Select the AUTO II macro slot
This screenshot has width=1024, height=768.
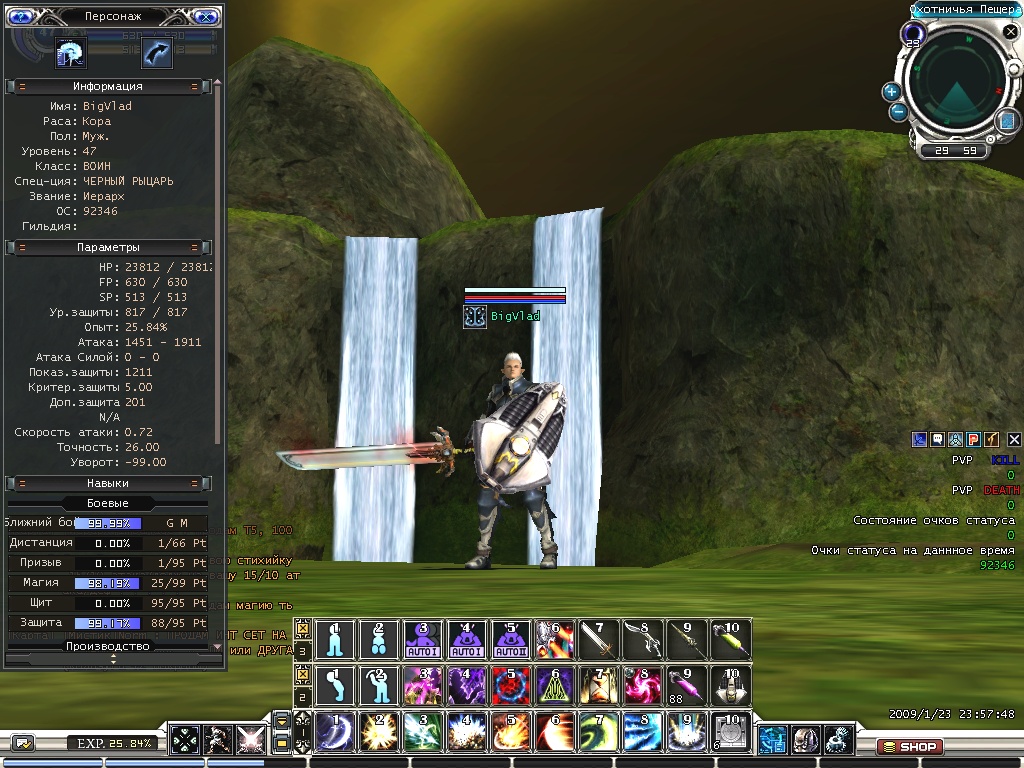pos(510,640)
